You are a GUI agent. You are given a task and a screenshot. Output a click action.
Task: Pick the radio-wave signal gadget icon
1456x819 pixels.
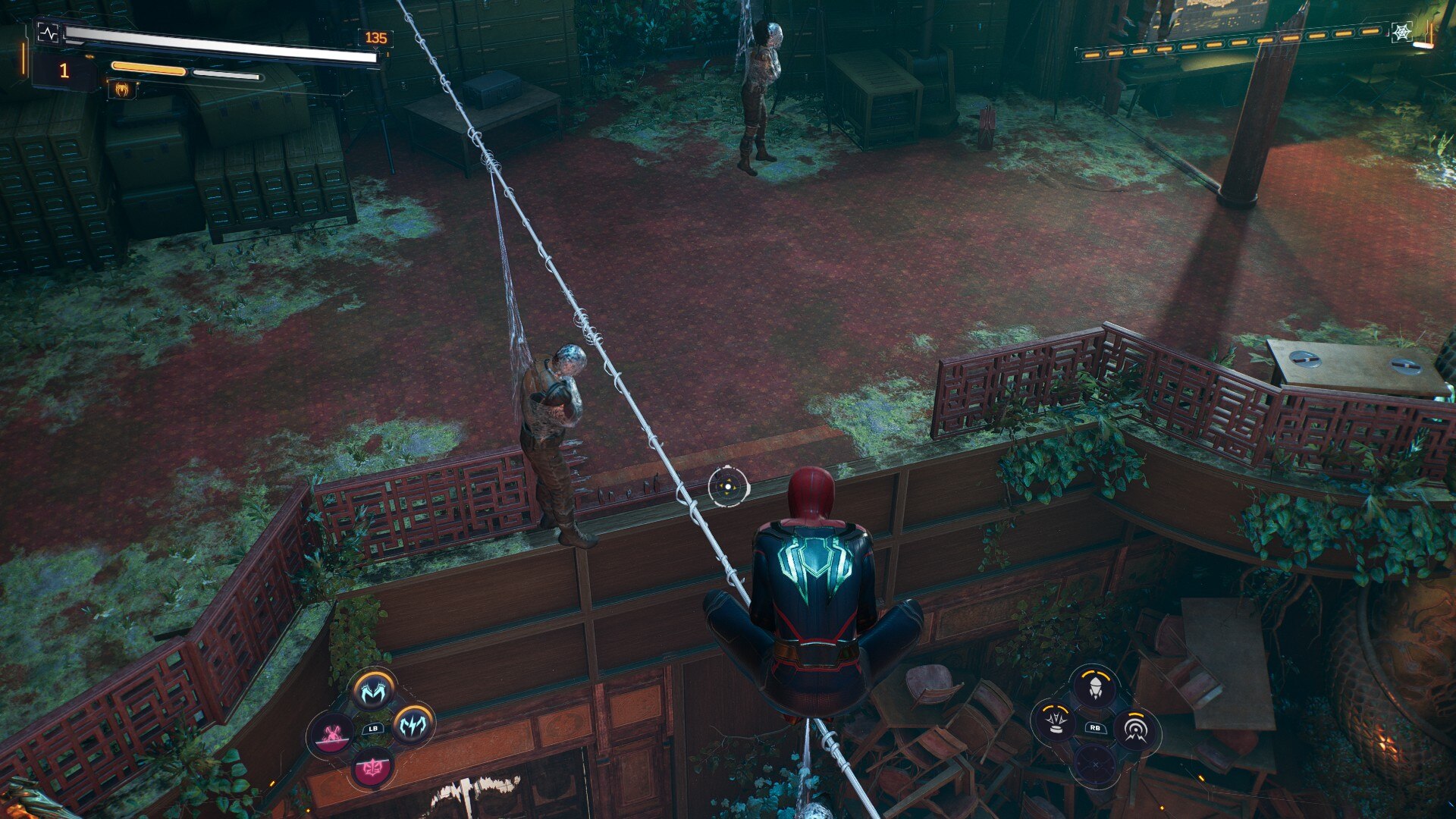pyautogui.click(x=1135, y=730)
